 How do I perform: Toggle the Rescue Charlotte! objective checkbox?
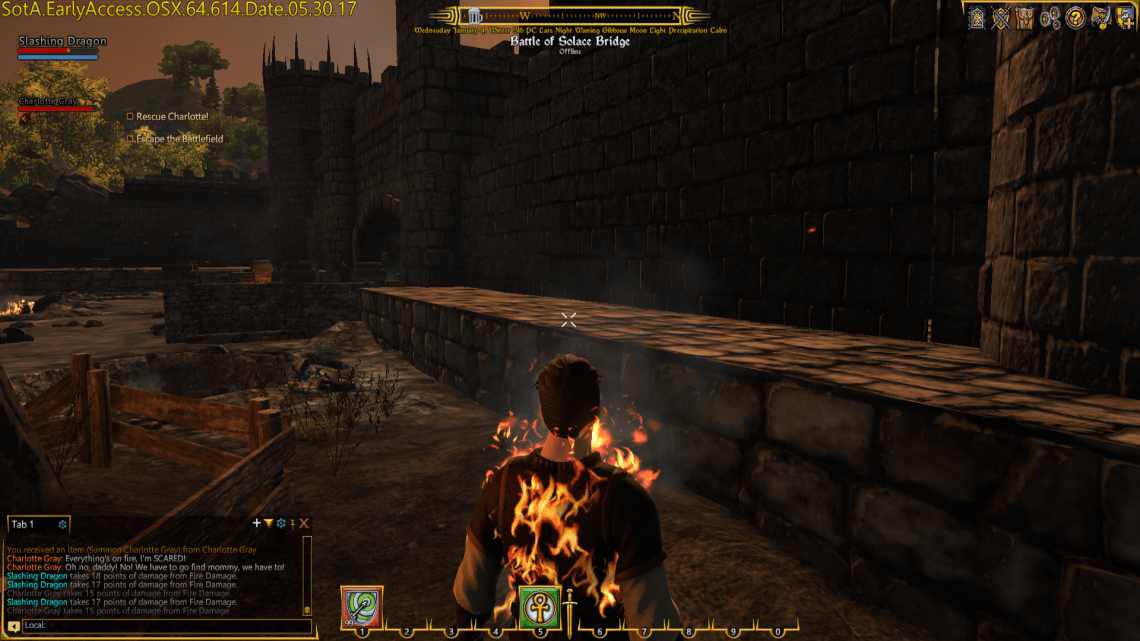click(130, 116)
